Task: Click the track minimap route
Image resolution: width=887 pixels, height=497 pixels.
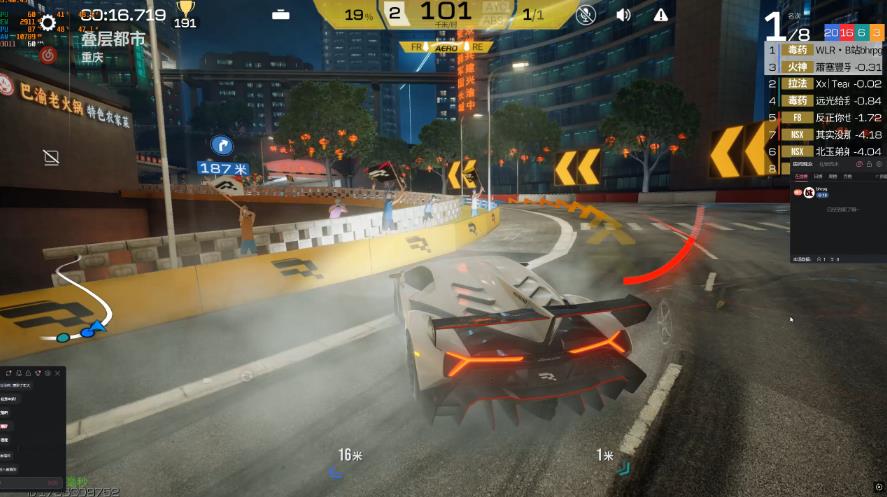Action: point(70,300)
